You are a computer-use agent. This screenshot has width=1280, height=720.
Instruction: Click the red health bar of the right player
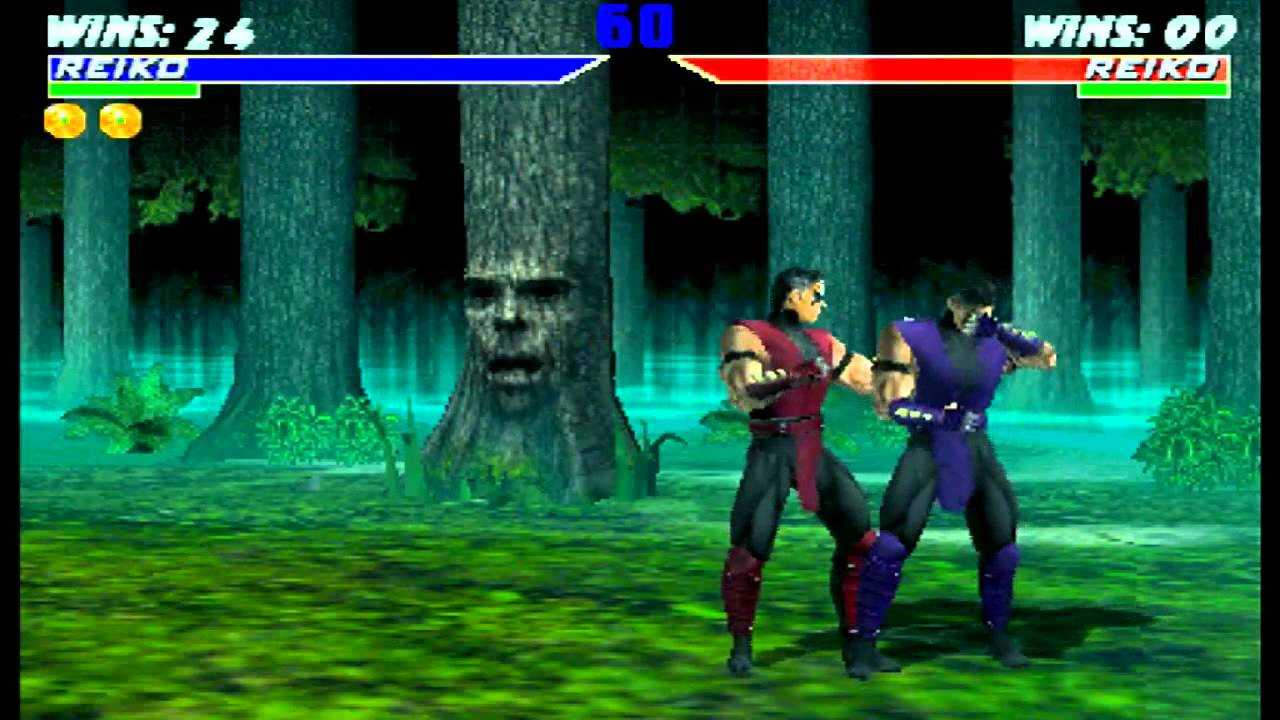[900, 68]
